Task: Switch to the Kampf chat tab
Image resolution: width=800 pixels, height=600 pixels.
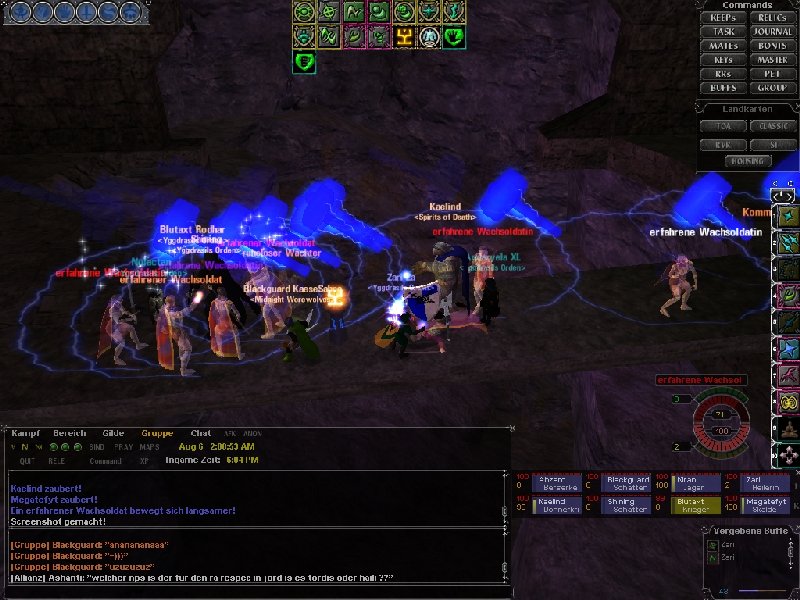Action: 24,433
